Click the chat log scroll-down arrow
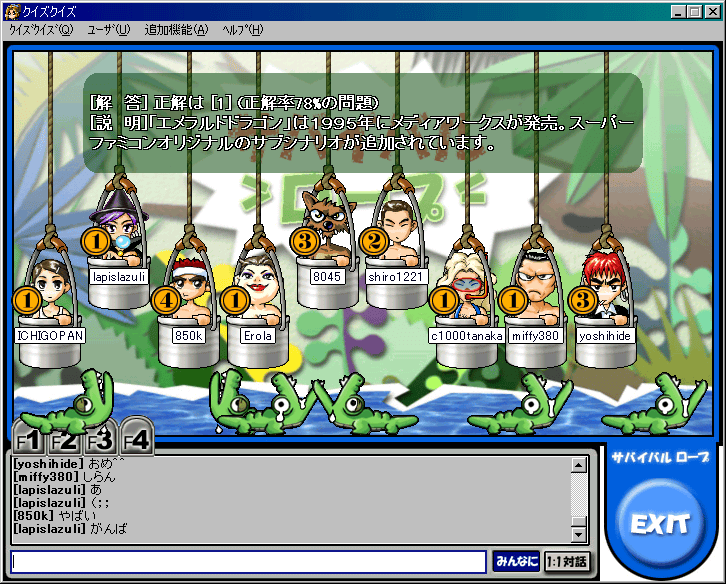Image resolution: width=726 pixels, height=584 pixels. click(x=578, y=535)
